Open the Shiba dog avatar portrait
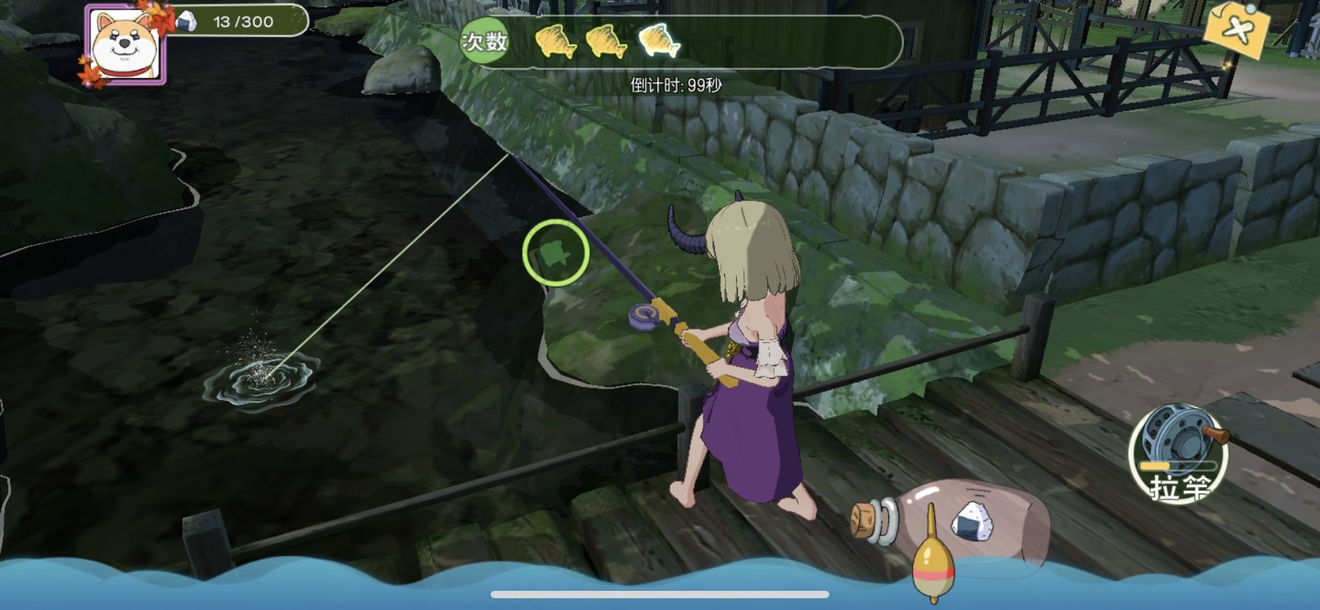The height and width of the screenshot is (610, 1320). click(125, 44)
